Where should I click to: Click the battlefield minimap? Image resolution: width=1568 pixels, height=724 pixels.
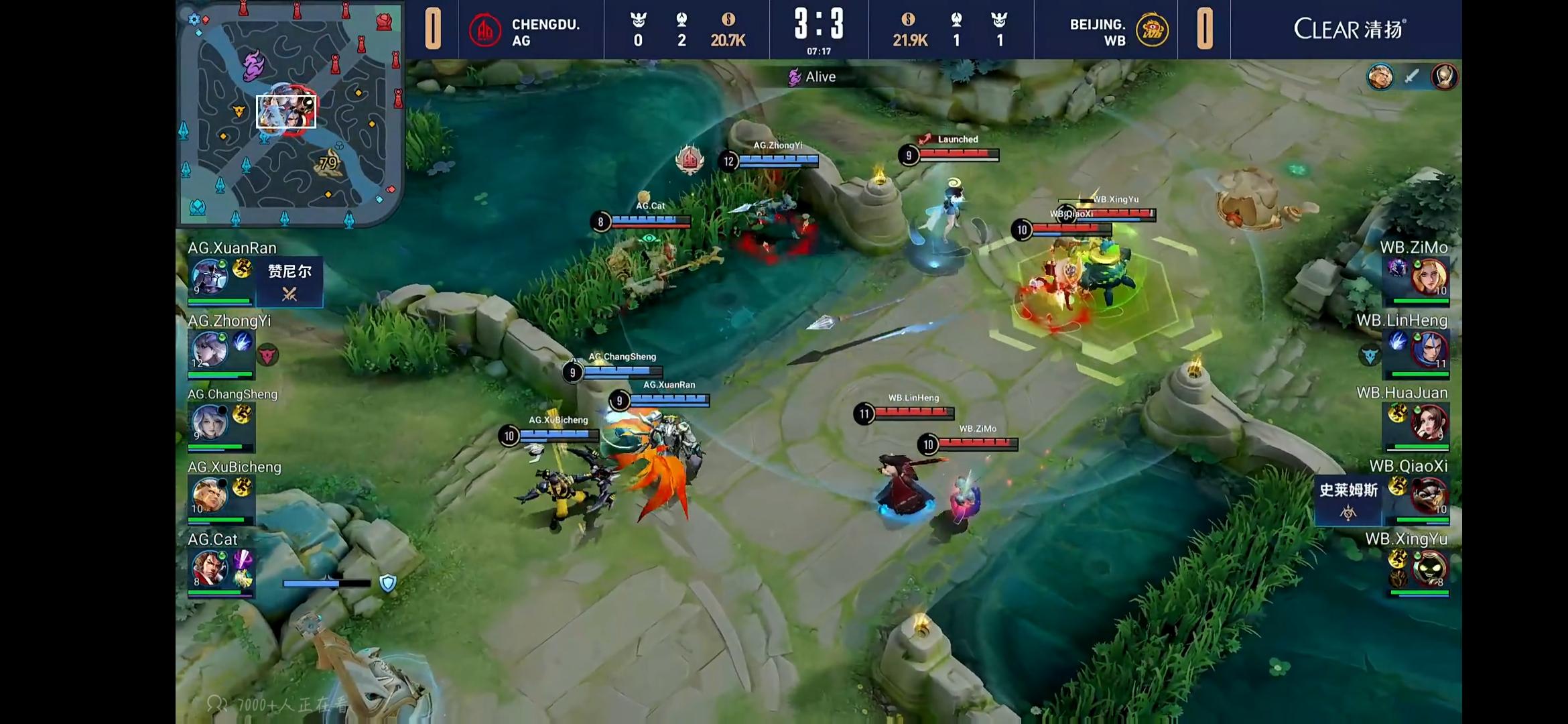point(289,114)
